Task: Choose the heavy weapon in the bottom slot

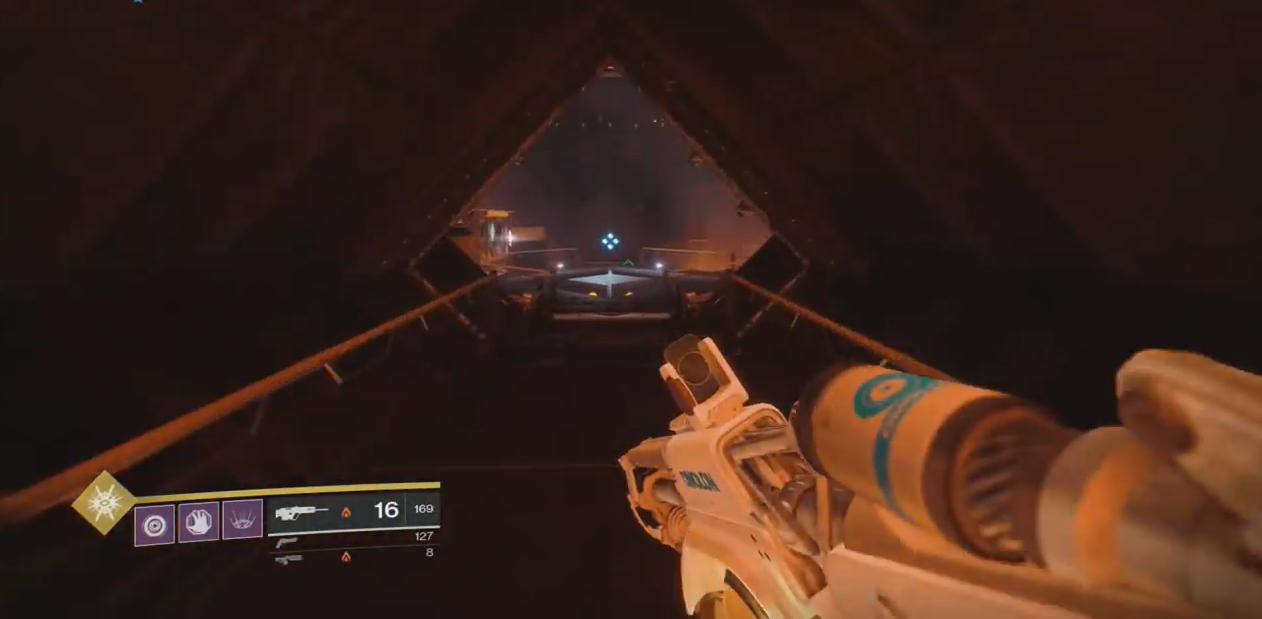Action: (x=288, y=558)
